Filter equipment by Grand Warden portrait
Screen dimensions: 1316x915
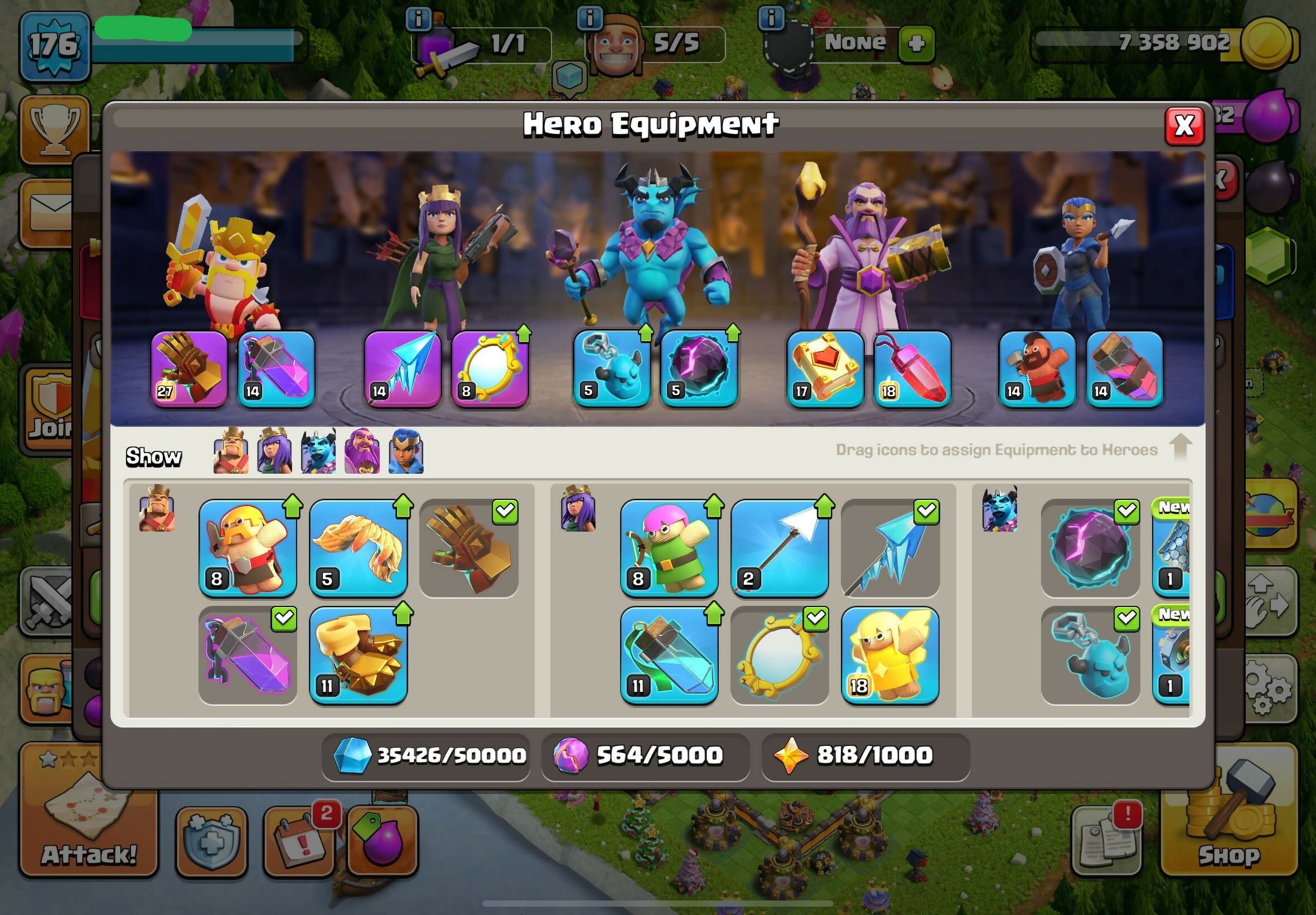(x=361, y=451)
